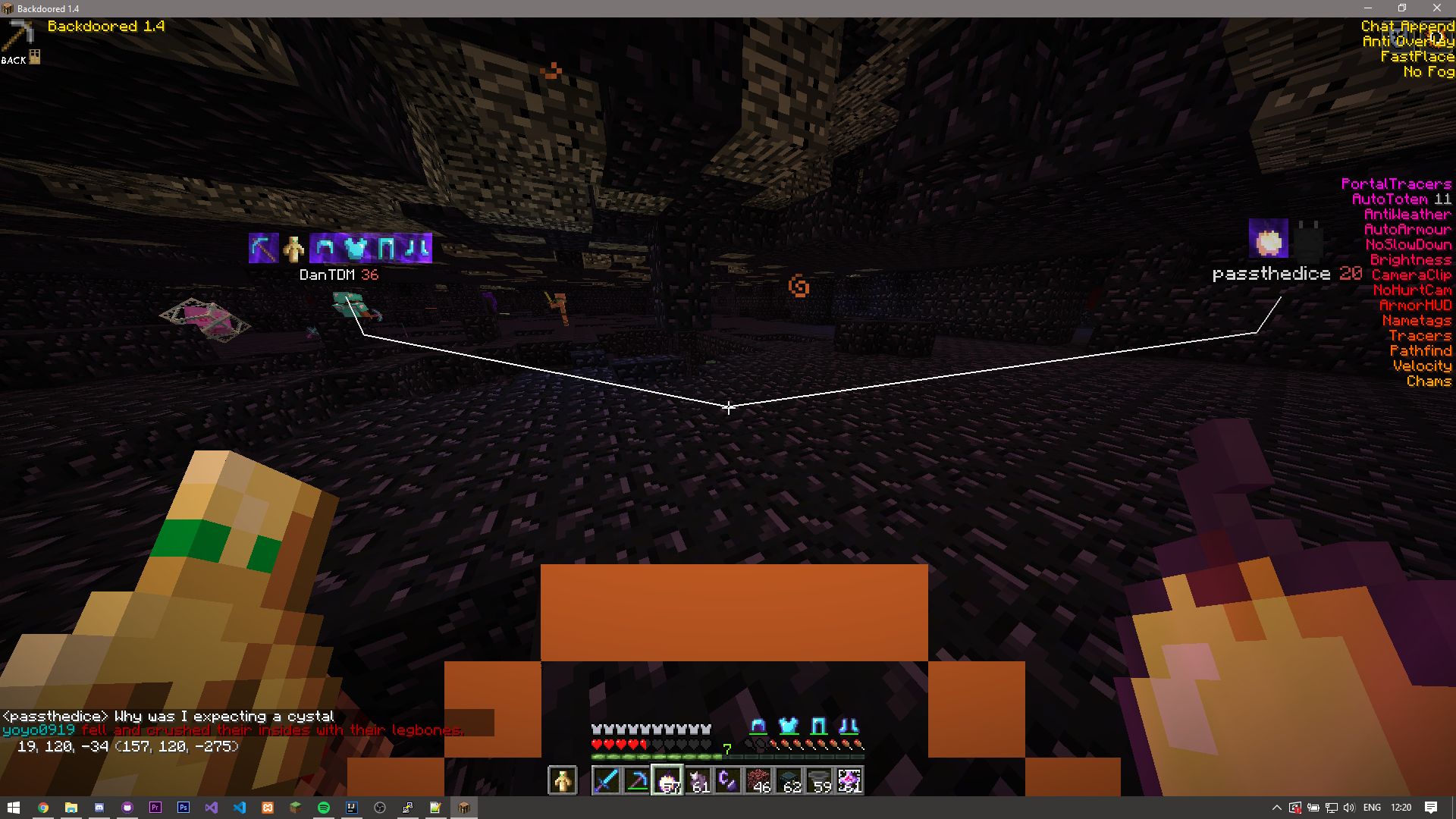Click the passthedice chat message
Image resolution: width=1456 pixels, height=819 pixels.
(x=167, y=715)
